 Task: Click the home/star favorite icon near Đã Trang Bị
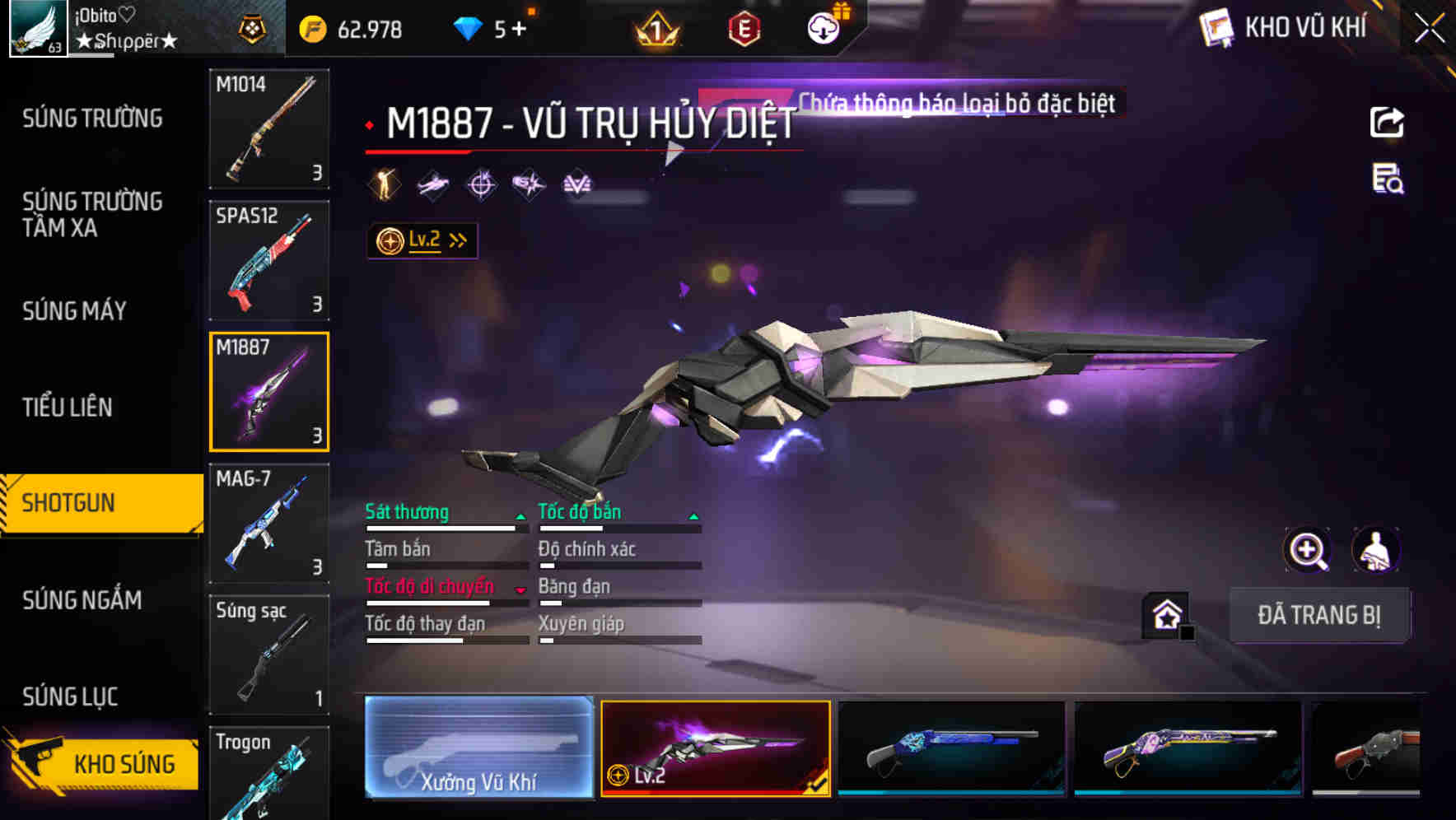pos(1165,613)
